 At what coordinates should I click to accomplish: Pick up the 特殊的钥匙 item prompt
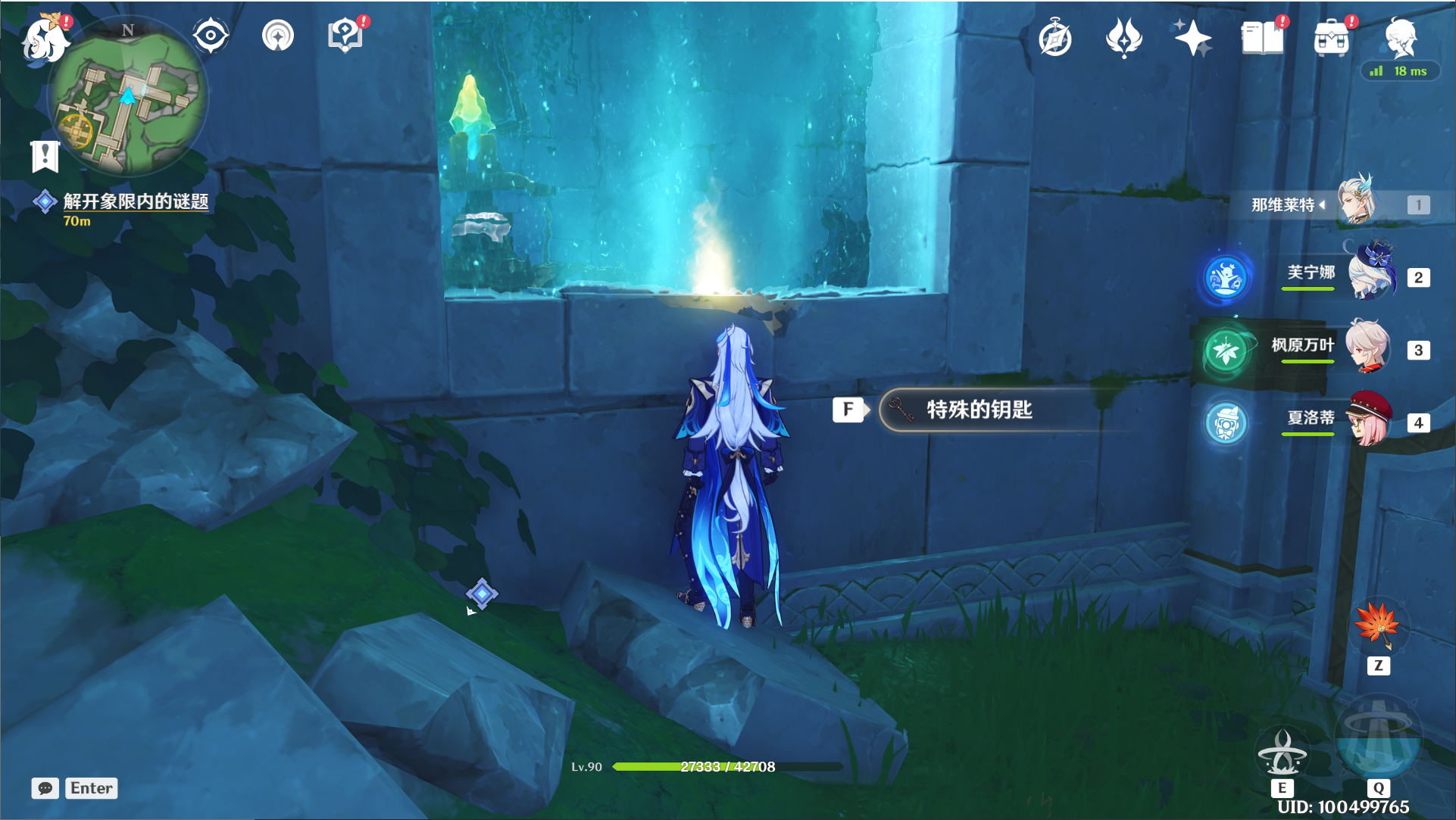979,410
